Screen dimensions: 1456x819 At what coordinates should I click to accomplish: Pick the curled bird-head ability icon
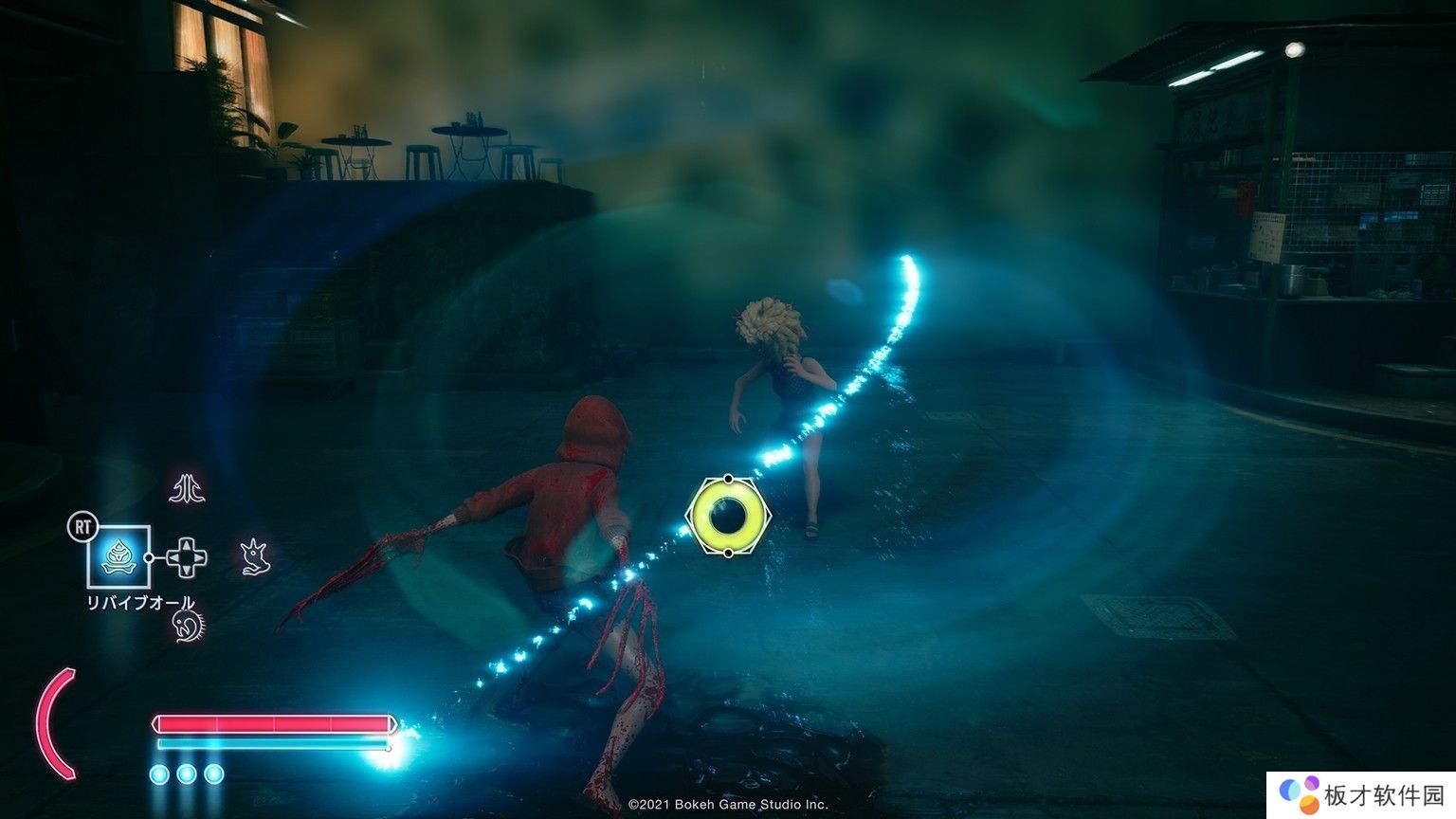[x=188, y=625]
